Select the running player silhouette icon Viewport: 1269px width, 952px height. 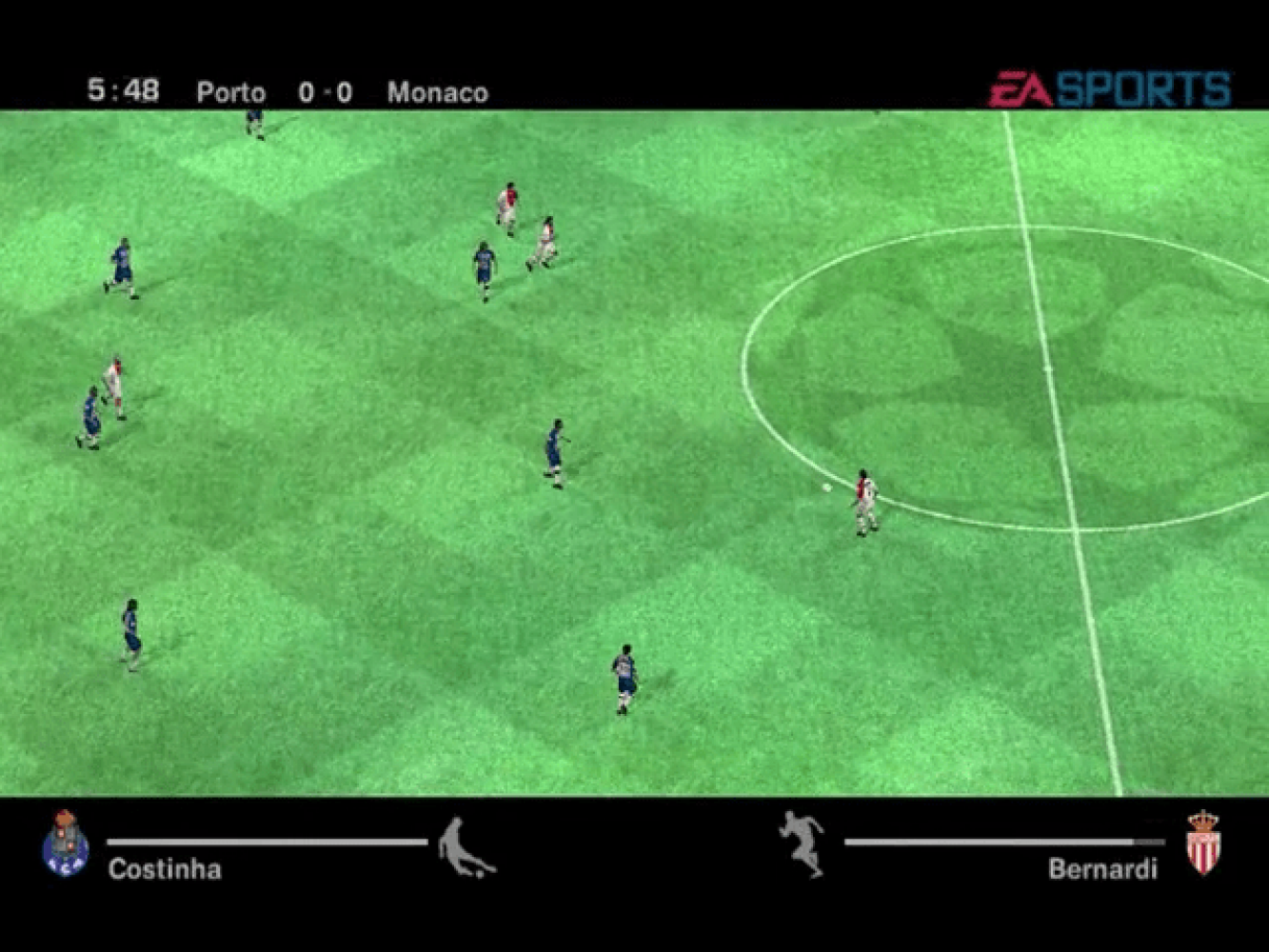coord(803,843)
